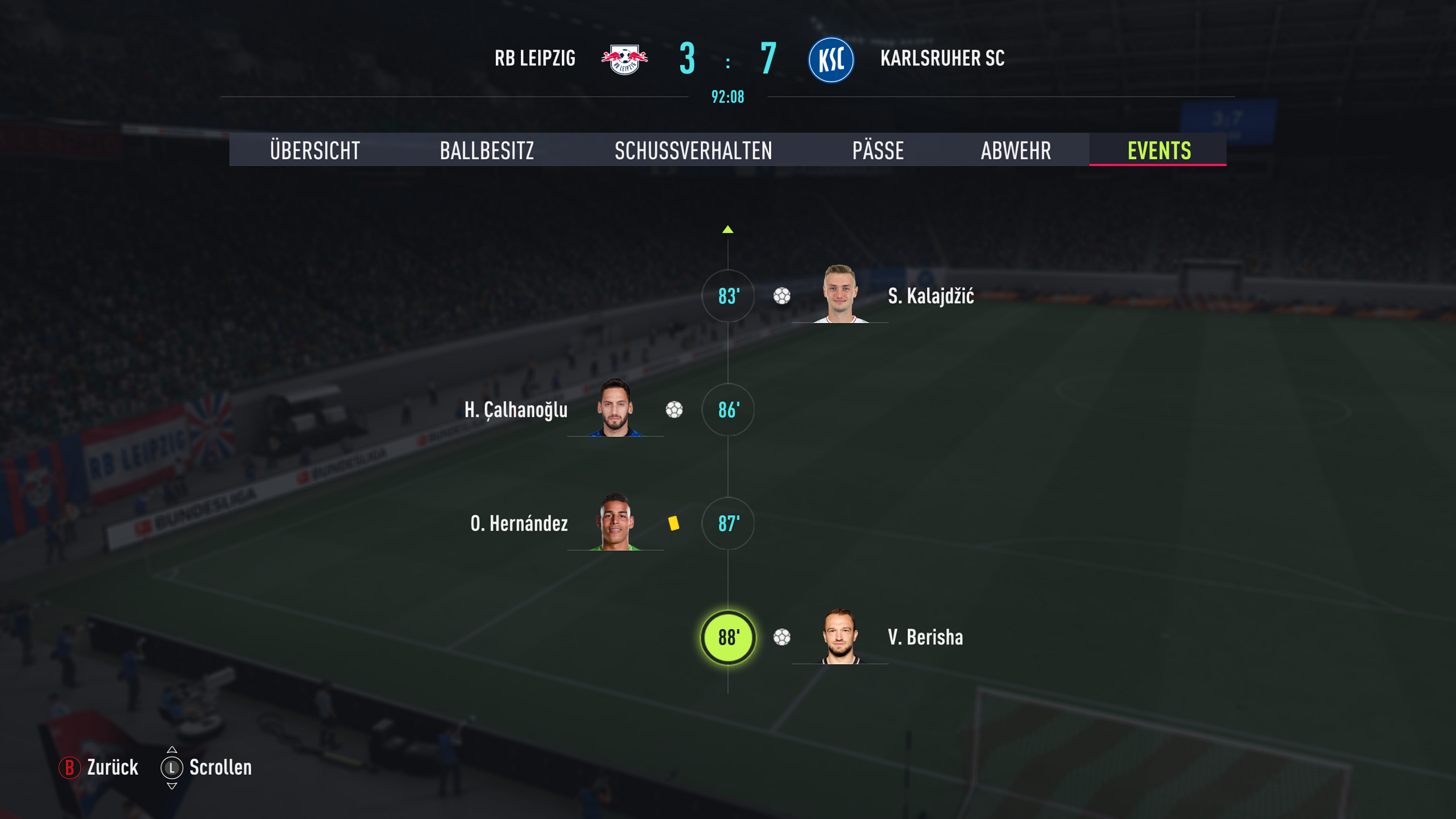The image size is (1456, 819).
Task: Go to the Abwehr tab
Action: click(1016, 151)
